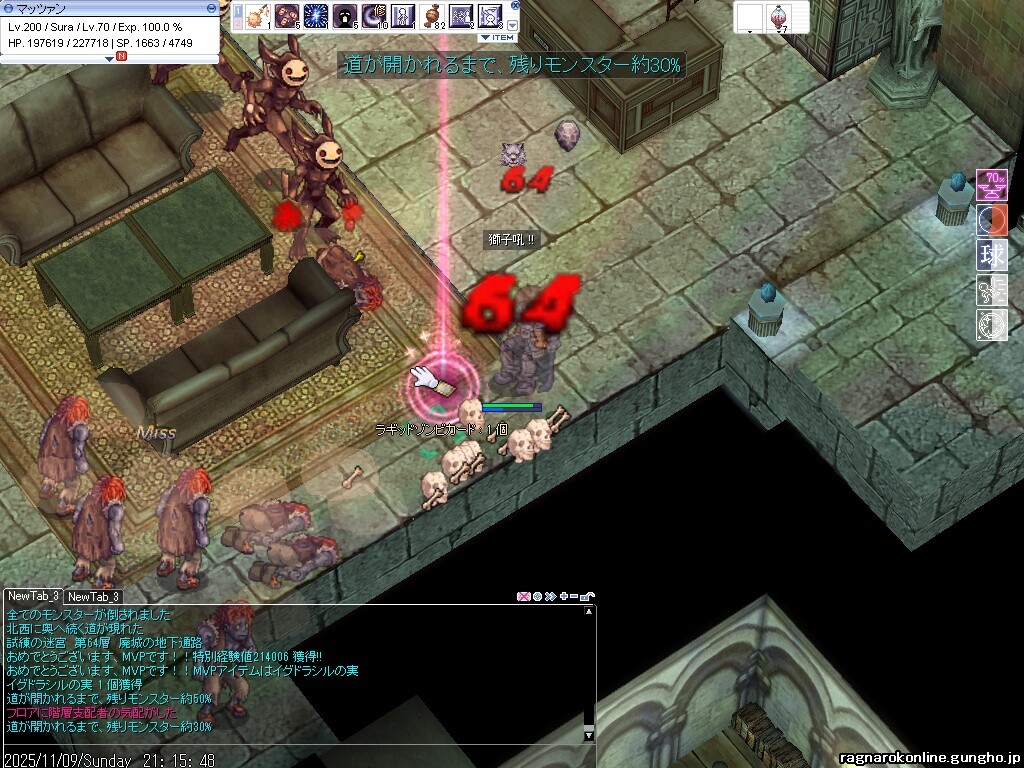The width and height of the screenshot is (1024, 768).
Task: Open the pink envelope icon above chat
Action: point(523,597)
